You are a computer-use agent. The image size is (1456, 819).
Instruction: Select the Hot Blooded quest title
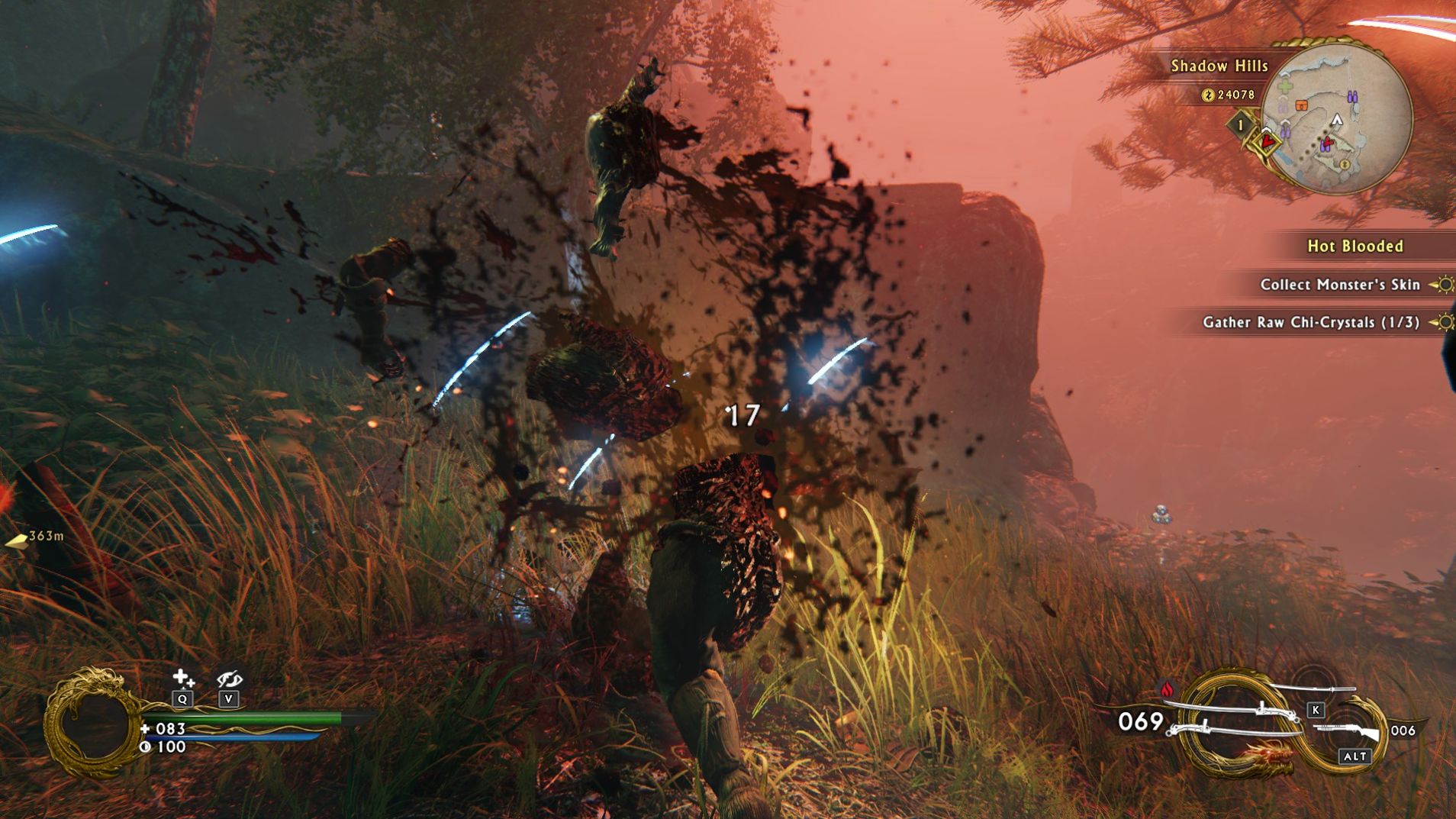click(x=1355, y=246)
